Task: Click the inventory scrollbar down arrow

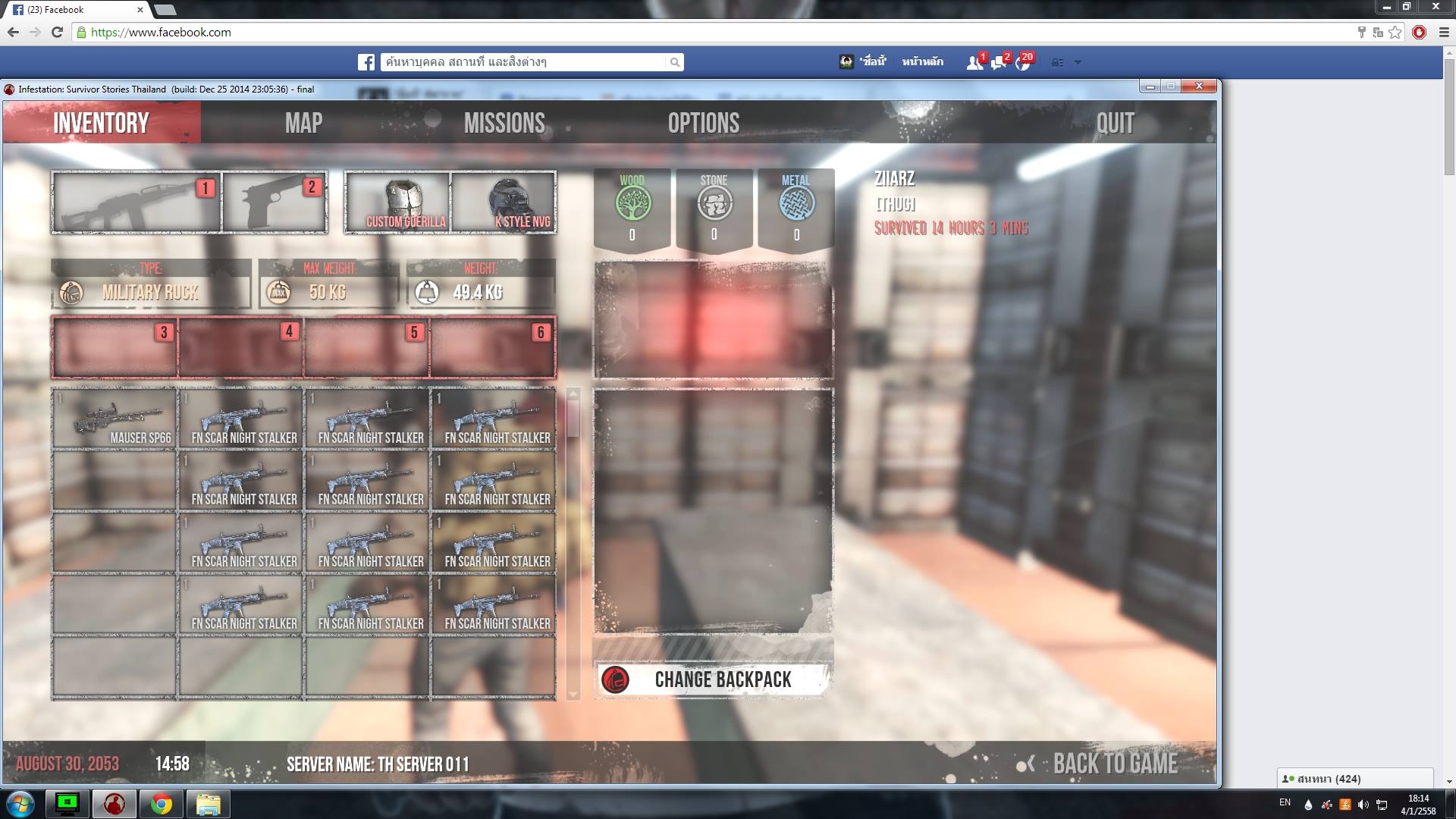Action: click(x=573, y=695)
